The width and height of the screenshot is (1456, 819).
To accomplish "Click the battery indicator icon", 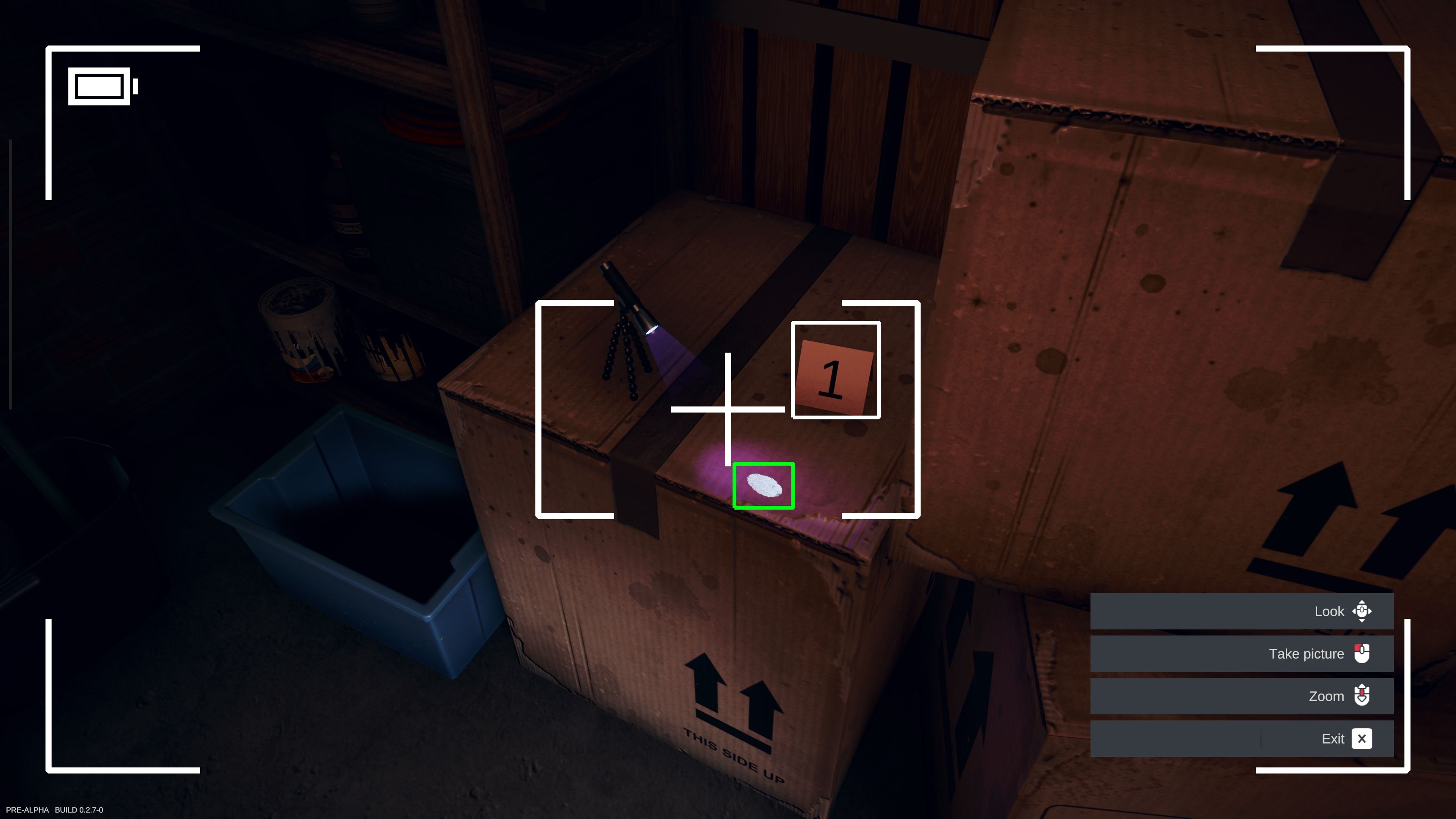I will [x=100, y=86].
